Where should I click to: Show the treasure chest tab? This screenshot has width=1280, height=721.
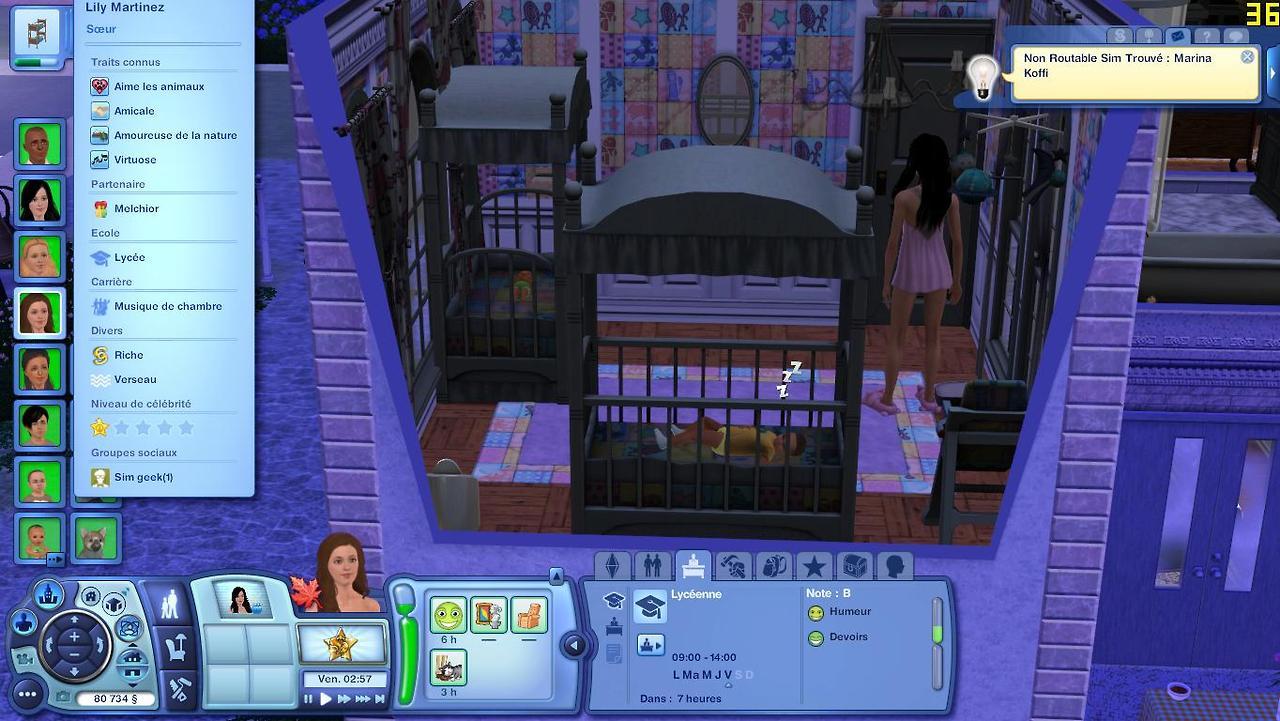click(854, 567)
